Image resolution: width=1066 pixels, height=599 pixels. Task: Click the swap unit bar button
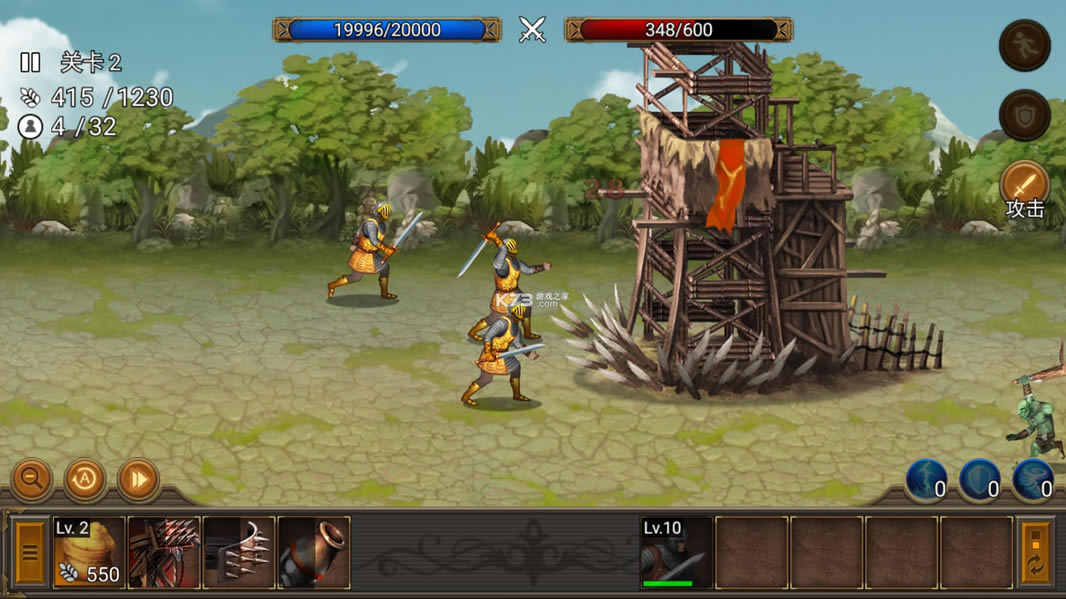coord(1036,552)
